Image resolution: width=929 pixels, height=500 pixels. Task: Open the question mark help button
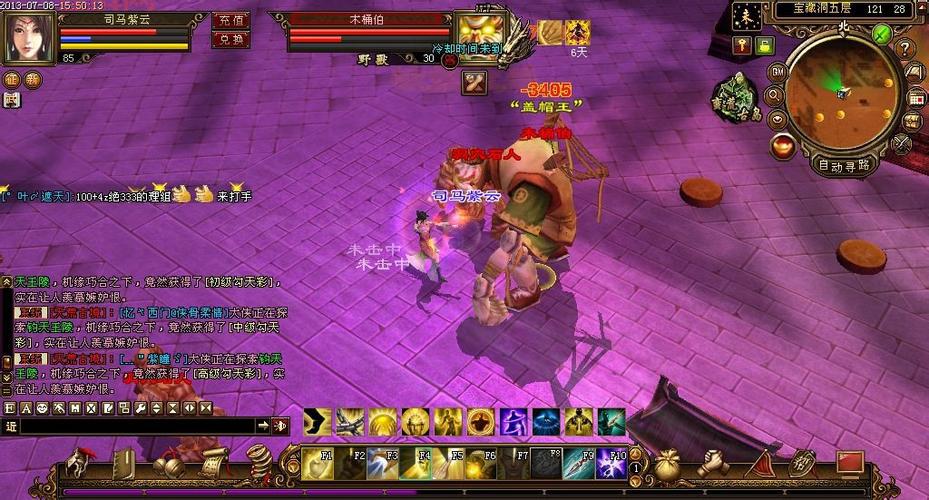coord(904,48)
